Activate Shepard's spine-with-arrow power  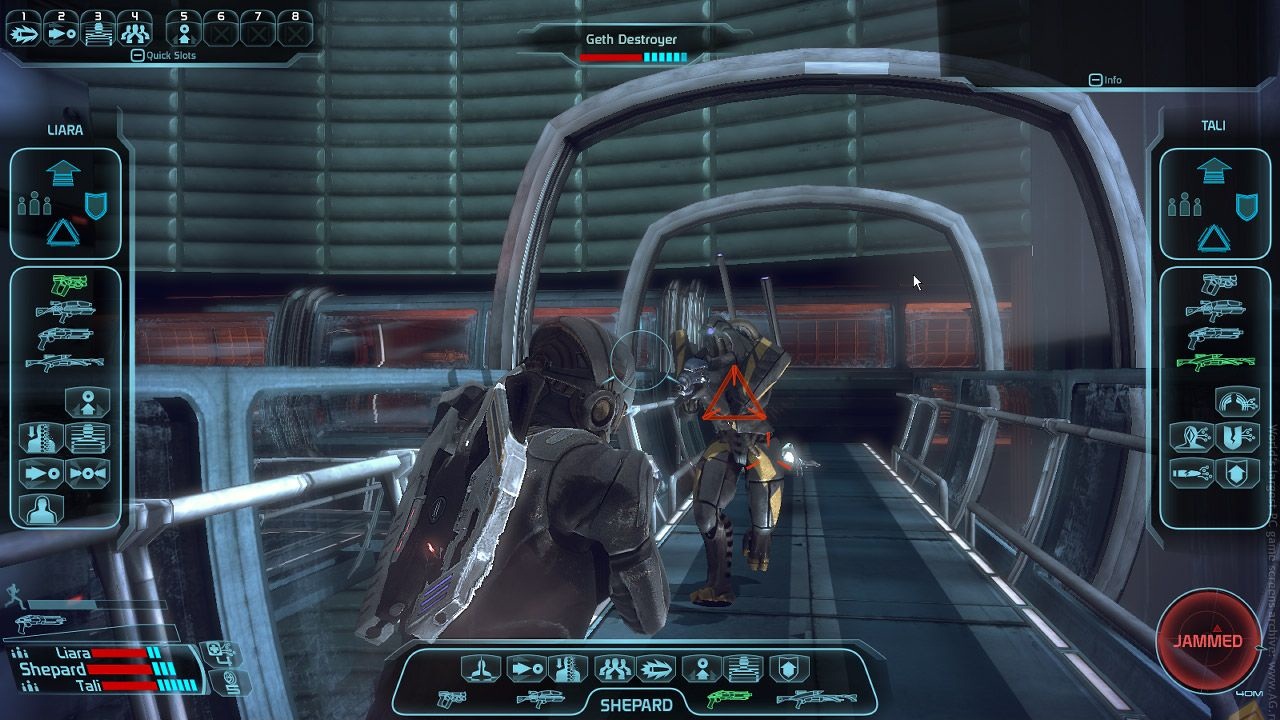click(569, 668)
